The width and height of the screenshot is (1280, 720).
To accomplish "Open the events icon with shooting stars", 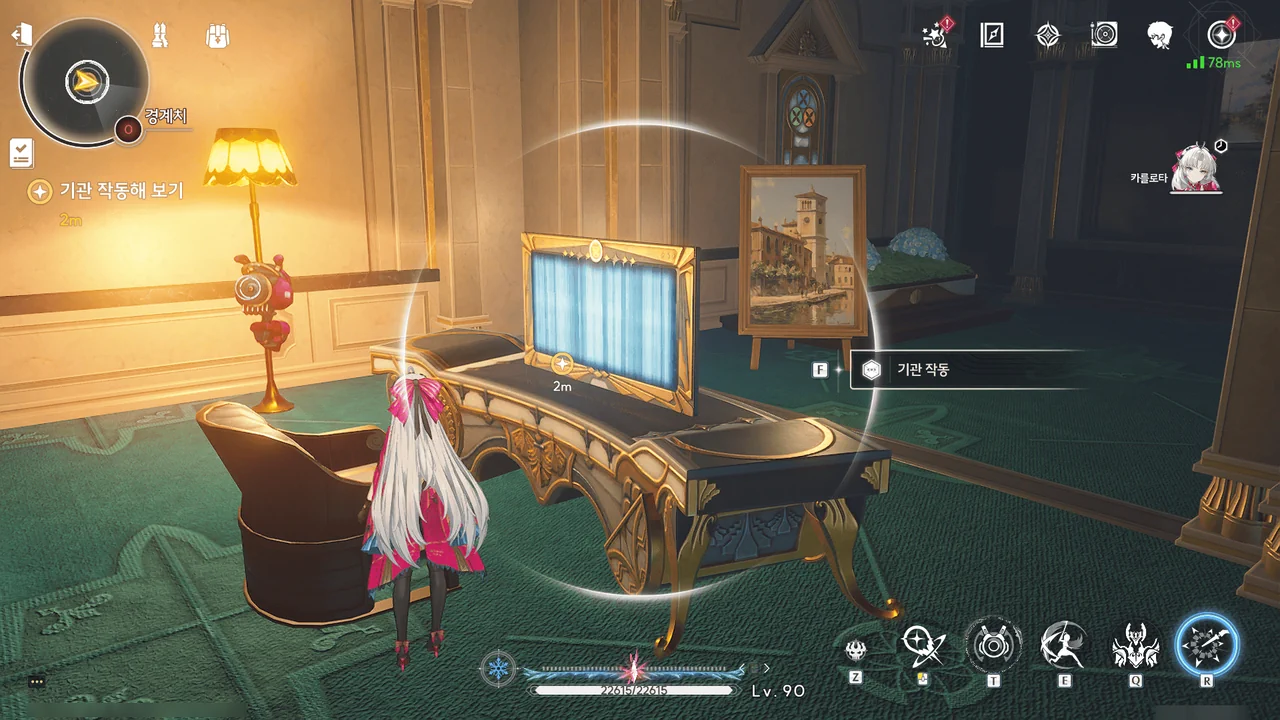I will pos(936,36).
